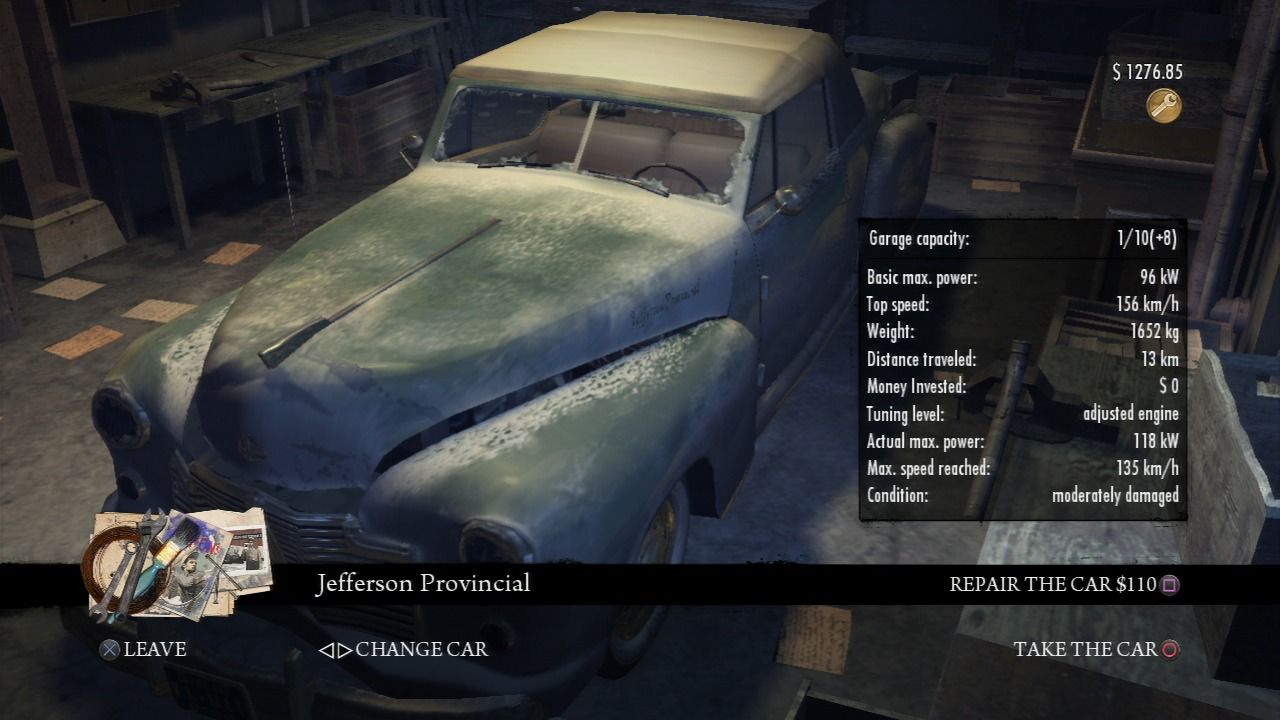Click the Jefferson Provincial name bar

click(423, 583)
